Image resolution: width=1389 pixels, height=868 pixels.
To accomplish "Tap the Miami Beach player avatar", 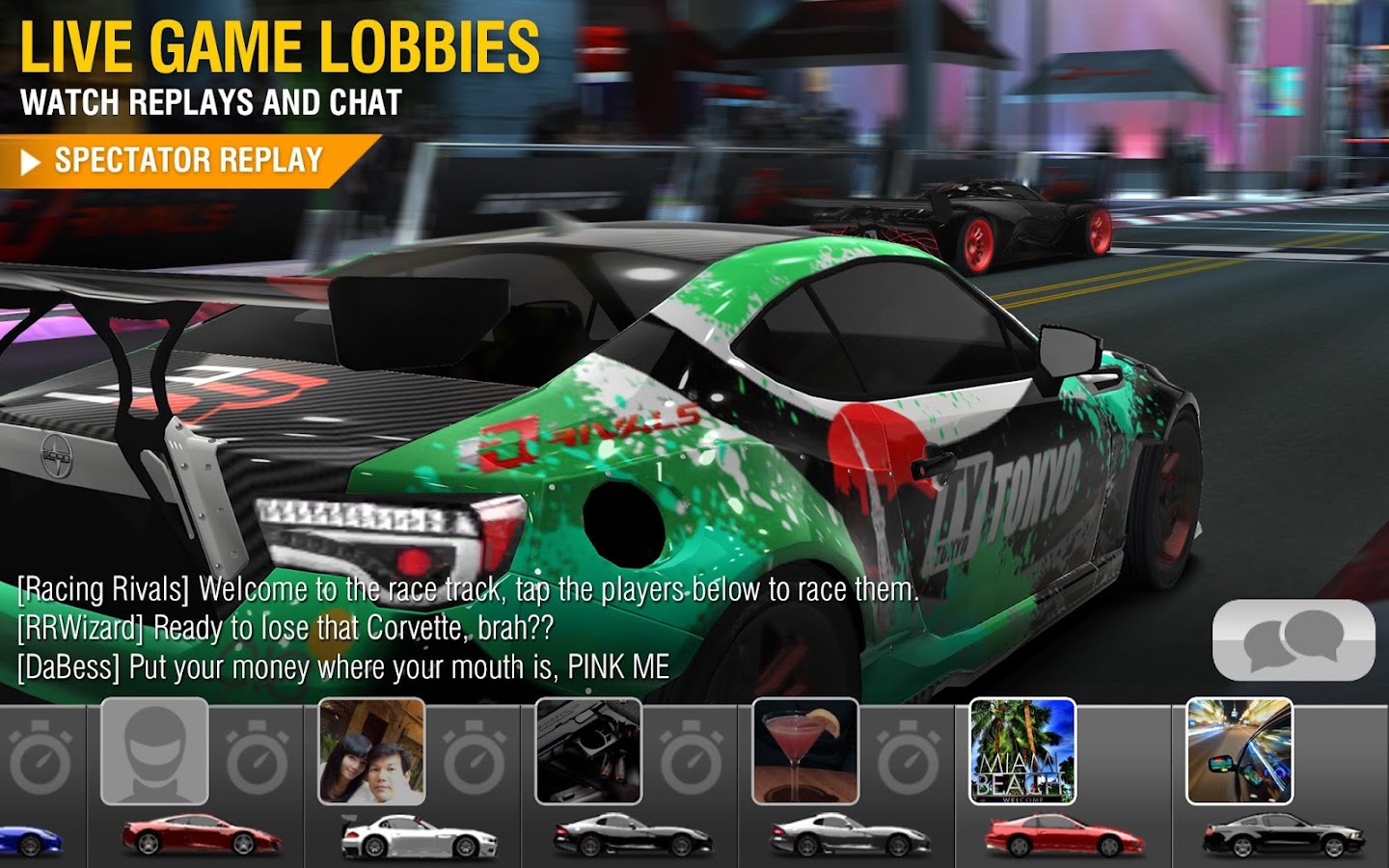I will [x=1022, y=750].
